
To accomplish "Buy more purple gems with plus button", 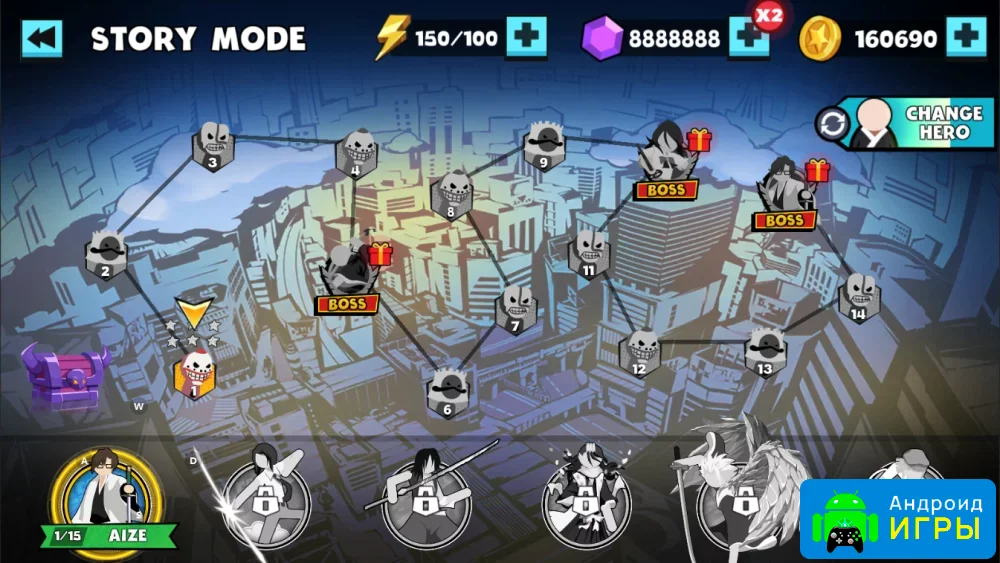I will 747,39.
